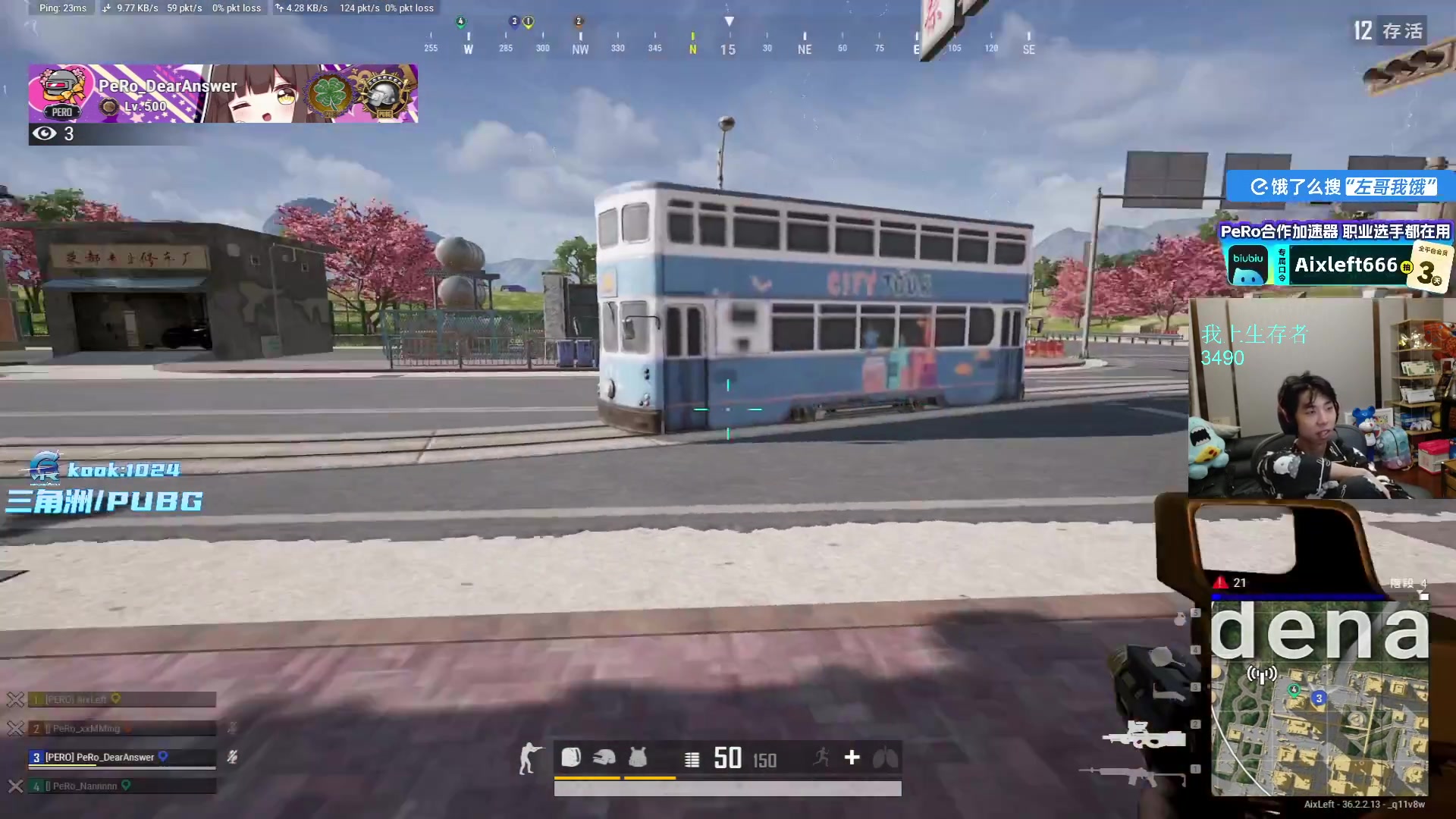1456x819 pixels.
Task: Click the backpack status icon
Action: coord(571,758)
